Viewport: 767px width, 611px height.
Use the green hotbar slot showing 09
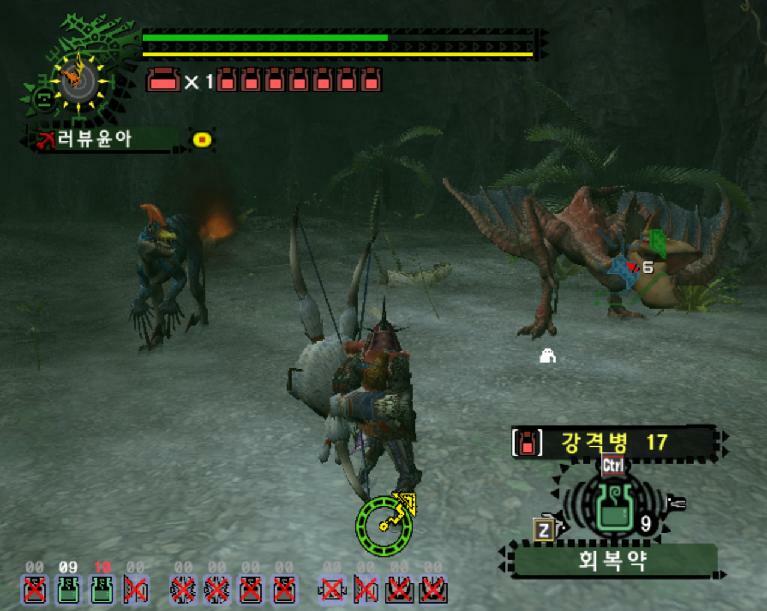click(68, 590)
